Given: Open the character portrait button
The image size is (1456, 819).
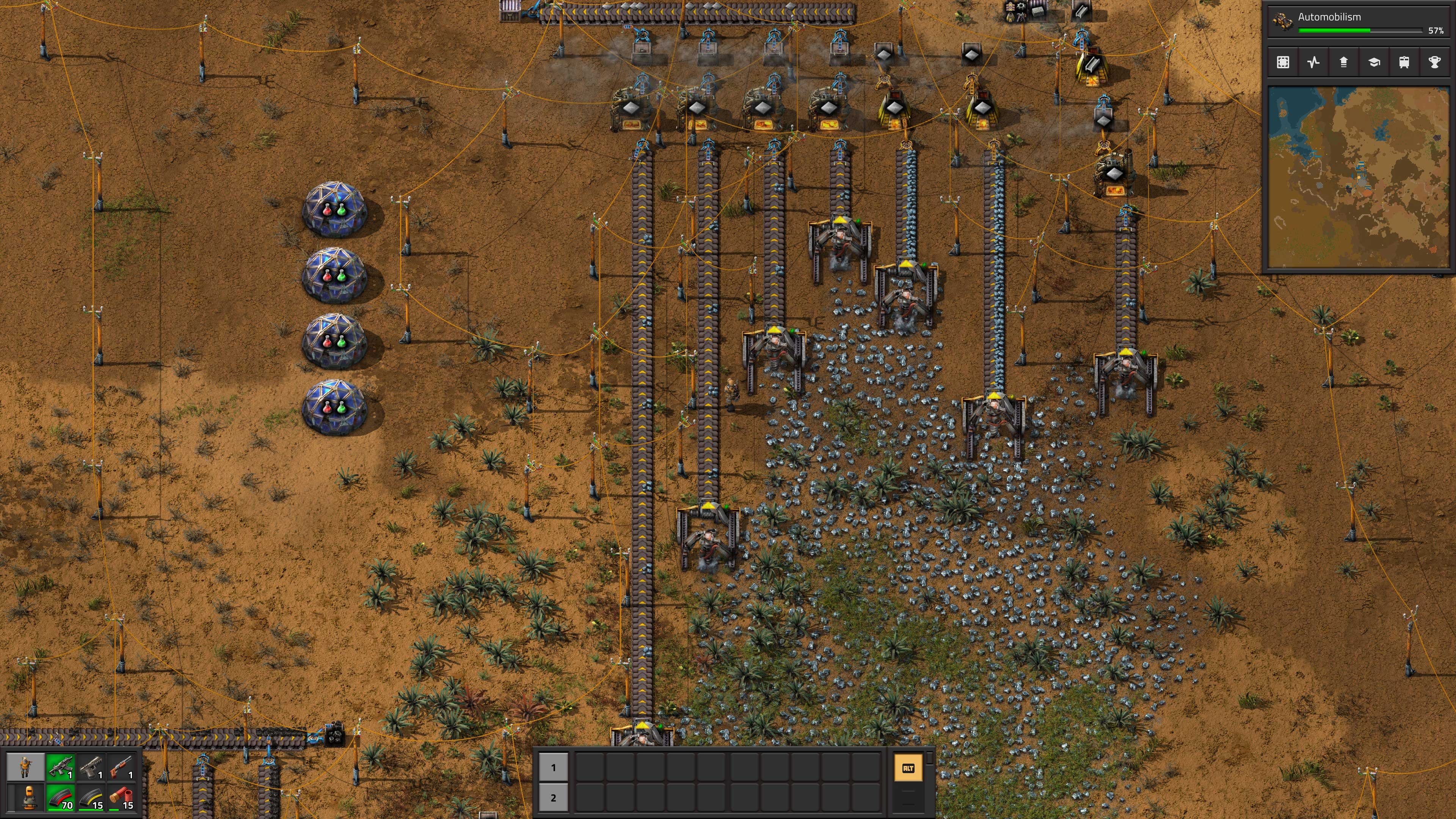Looking at the screenshot, I should (25, 767).
